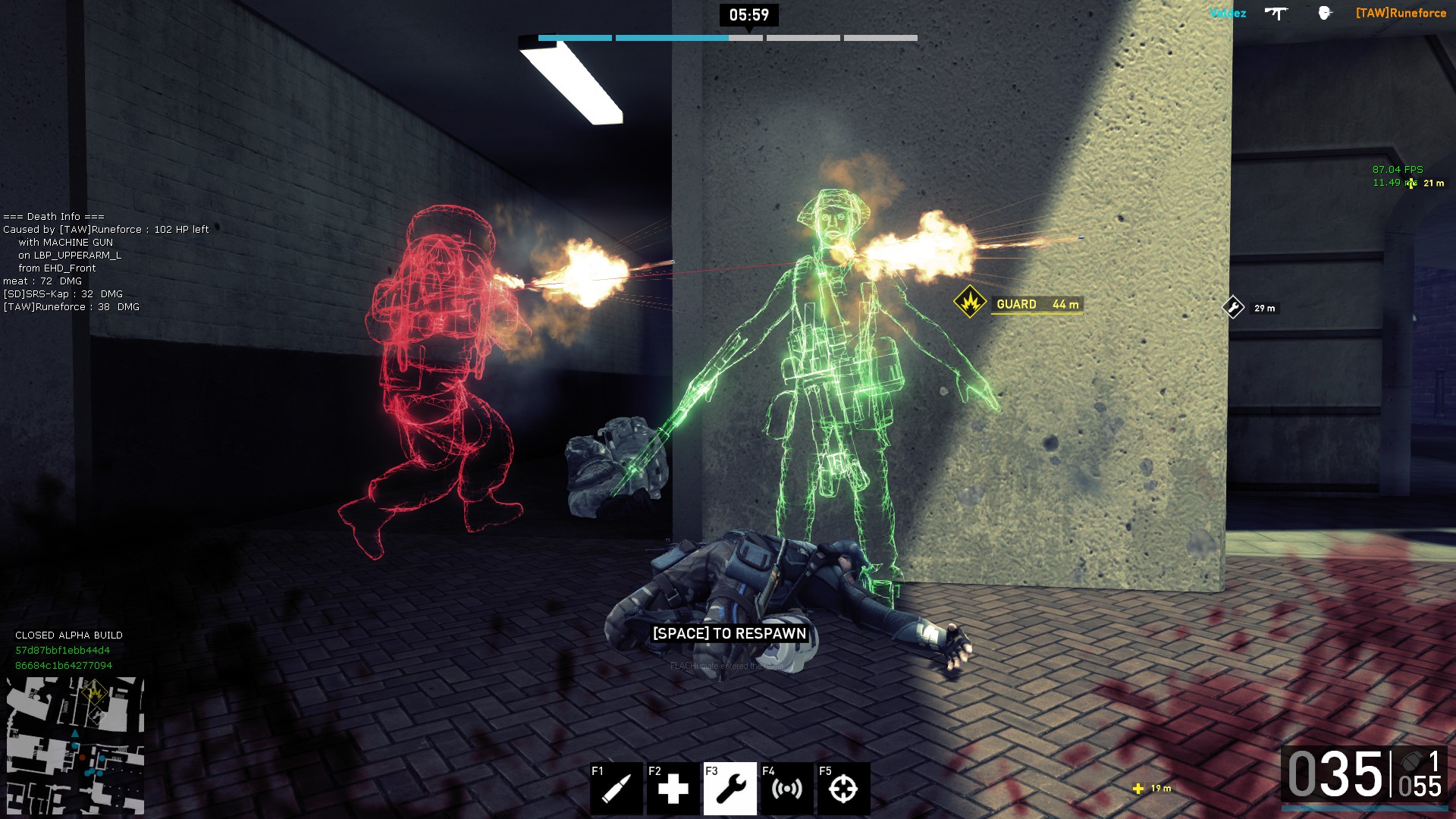The height and width of the screenshot is (819, 1456).
Task: Click the yellow medic cross marker at 19 m
Action: tap(1138, 789)
